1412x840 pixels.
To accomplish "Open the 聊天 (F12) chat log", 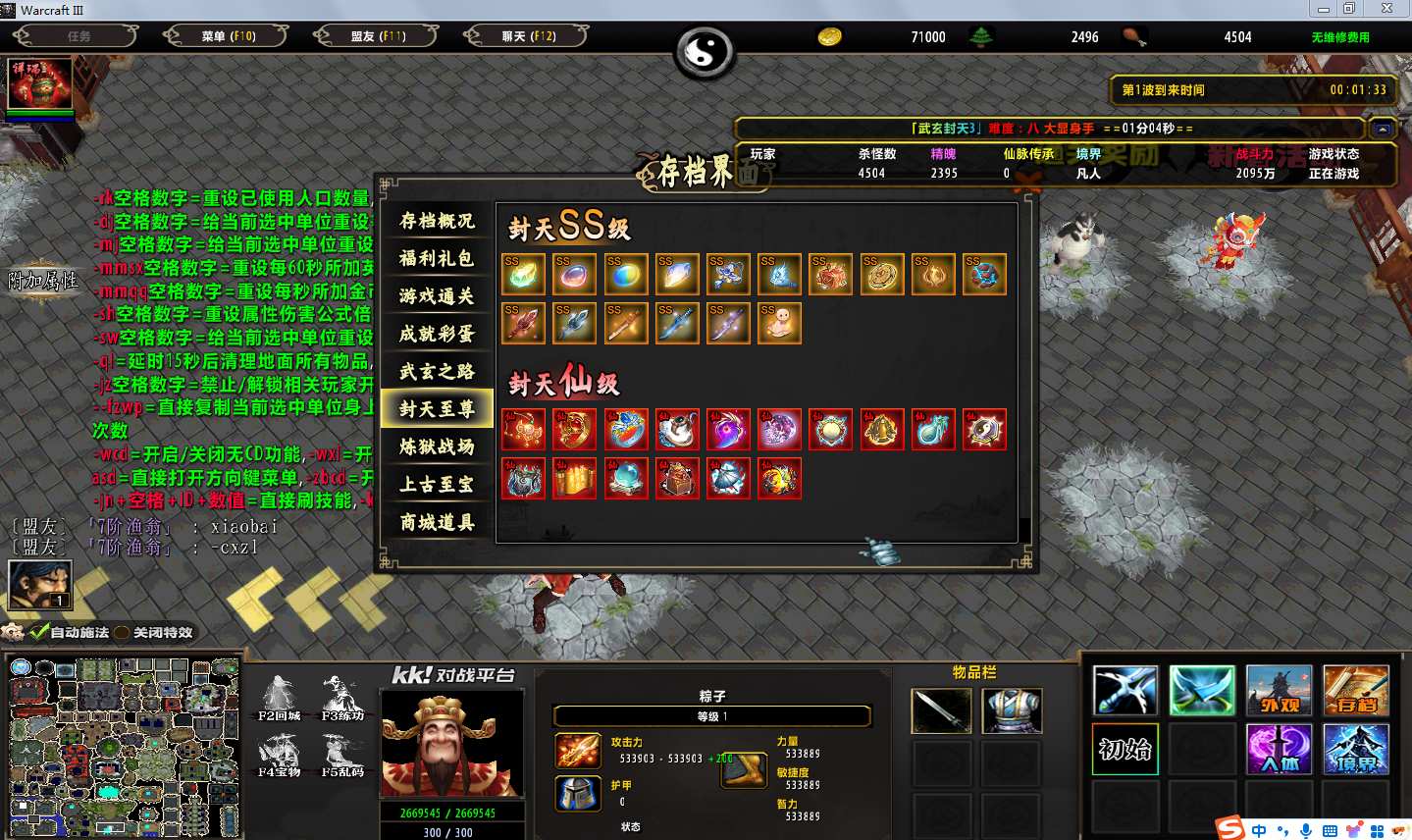I will click(x=528, y=36).
